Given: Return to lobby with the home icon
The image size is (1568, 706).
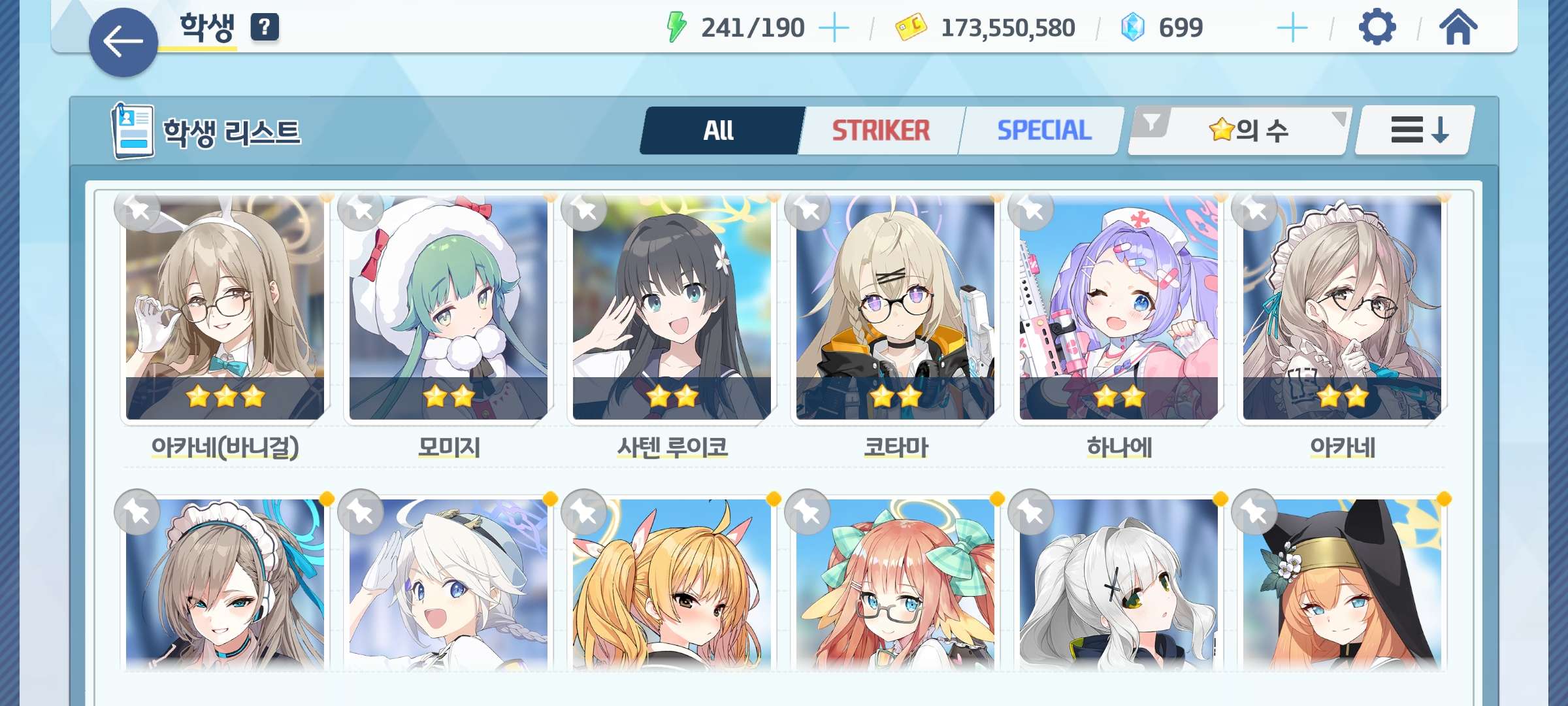Looking at the screenshot, I should (1458, 27).
